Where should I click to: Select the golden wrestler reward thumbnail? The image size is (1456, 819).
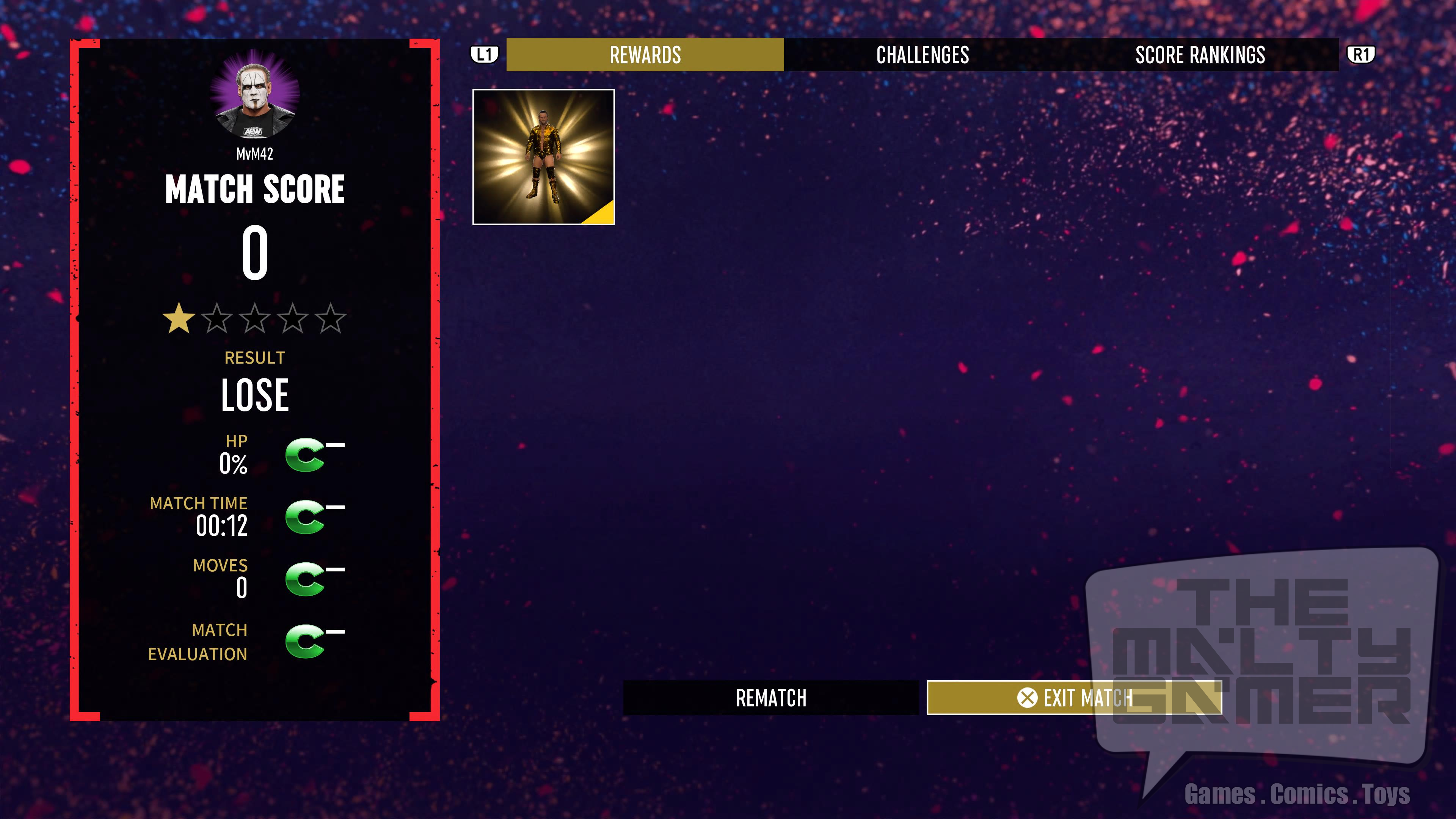pos(543,157)
